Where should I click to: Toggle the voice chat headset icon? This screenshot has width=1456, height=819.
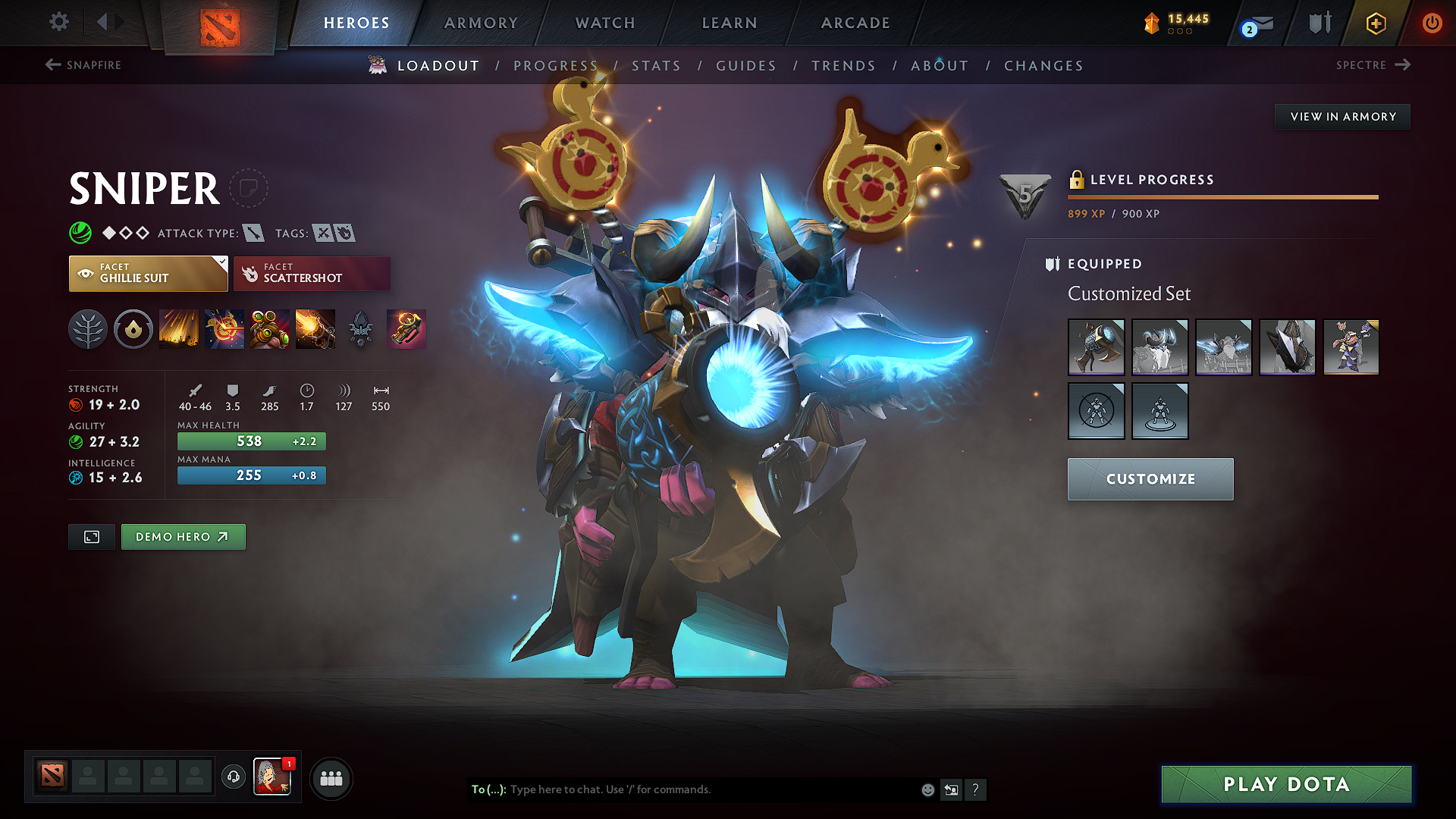click(233, 777)
